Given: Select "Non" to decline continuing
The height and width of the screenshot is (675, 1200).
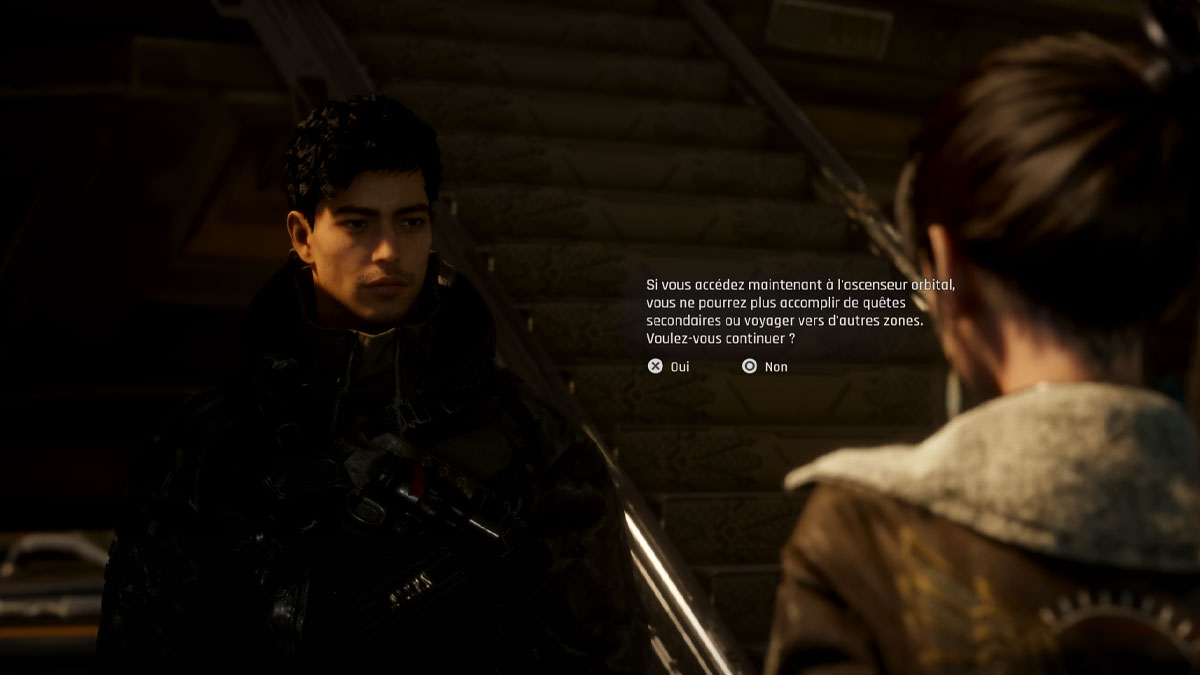Looking at the screenshot, I should [765, 367].
